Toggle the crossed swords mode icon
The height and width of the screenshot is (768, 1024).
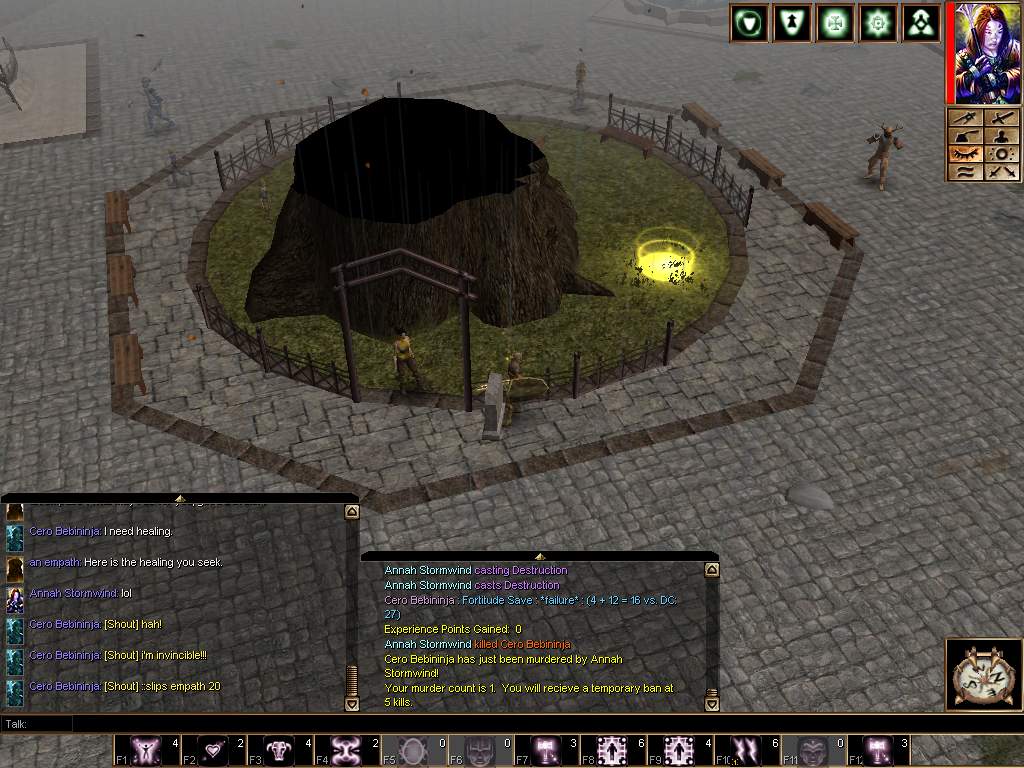tap(1002, 172)
